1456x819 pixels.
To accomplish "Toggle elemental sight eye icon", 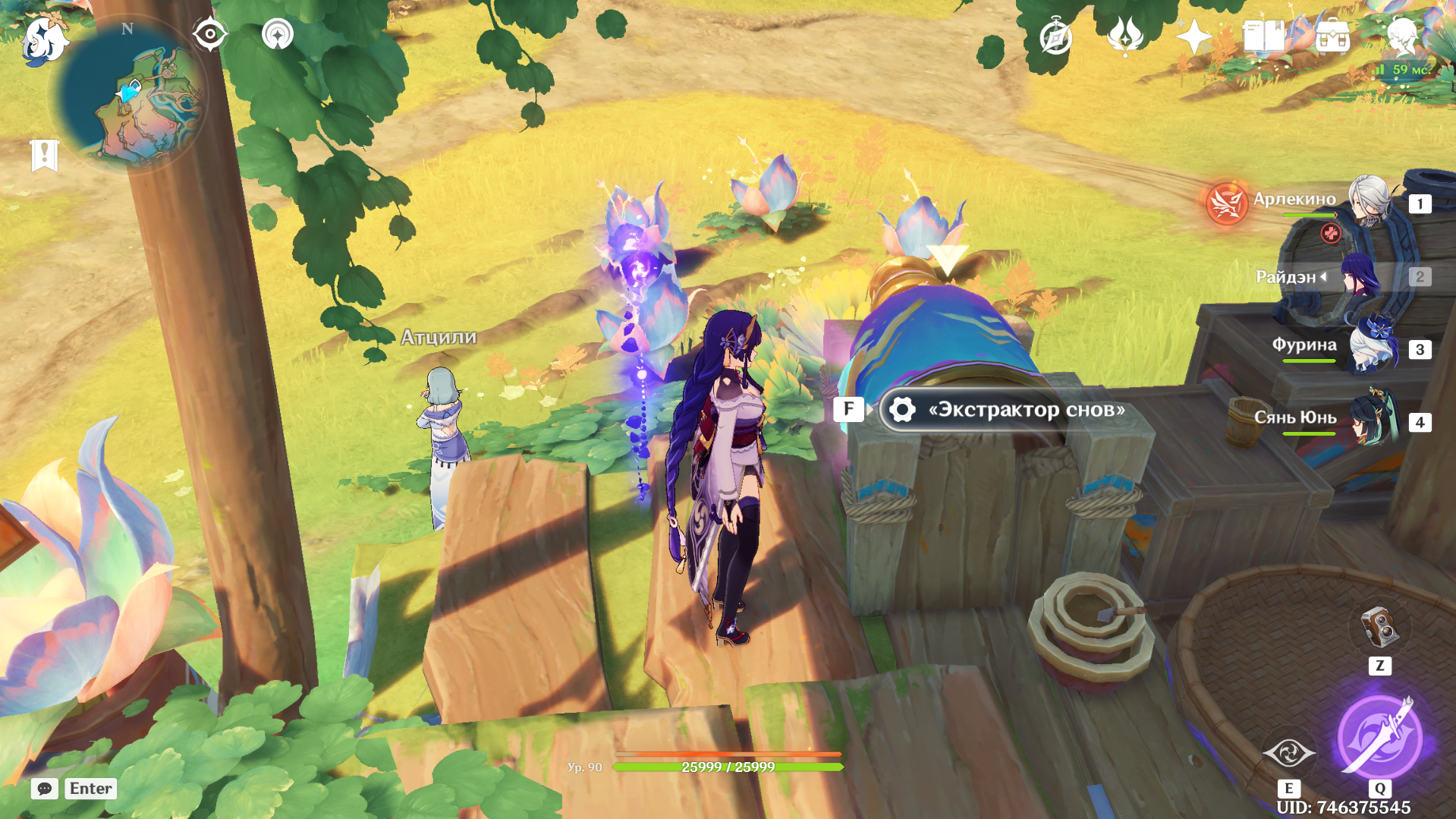I will point(209,34).
